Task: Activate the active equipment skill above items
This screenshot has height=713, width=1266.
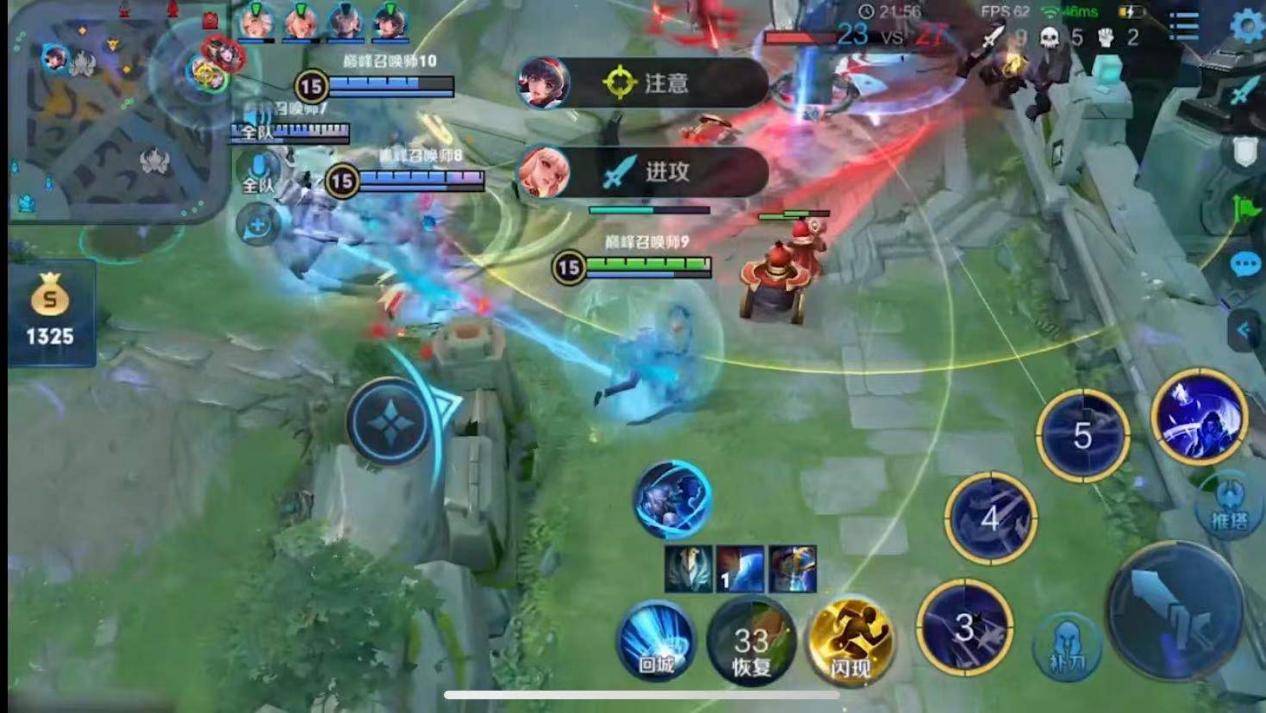Action: click(672, 499)
